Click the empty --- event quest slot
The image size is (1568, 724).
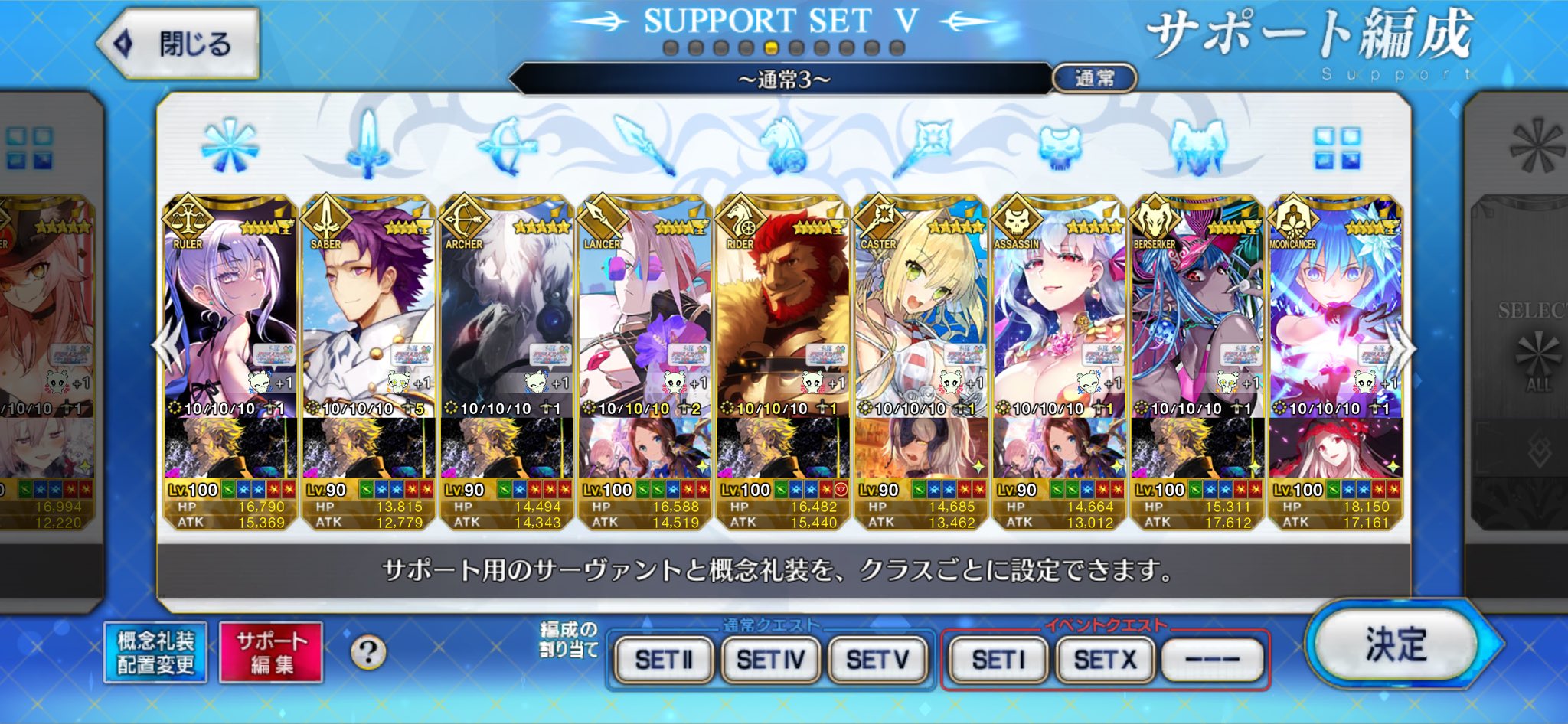1212,659
